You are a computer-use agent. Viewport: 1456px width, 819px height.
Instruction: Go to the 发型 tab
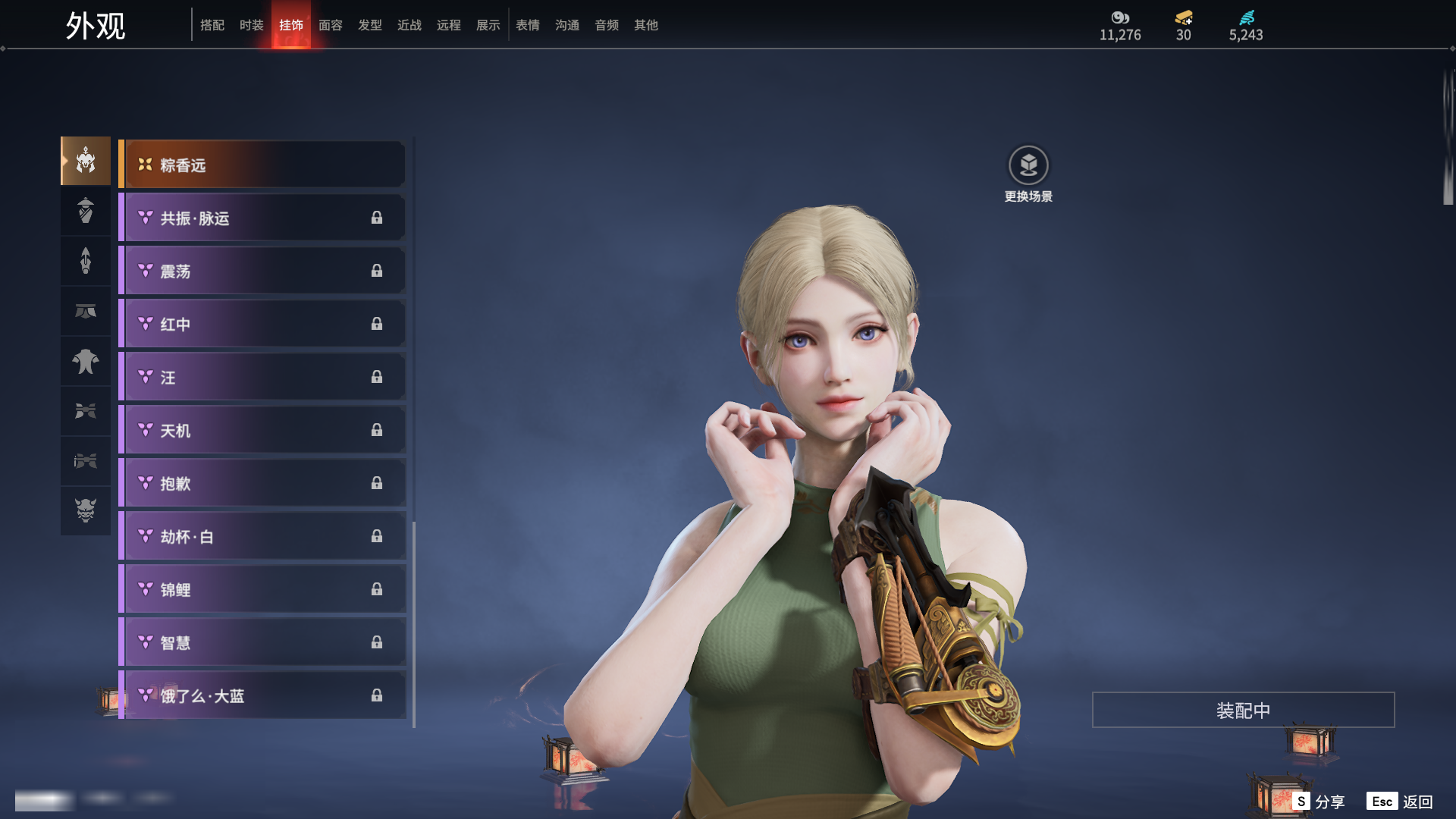370,25
